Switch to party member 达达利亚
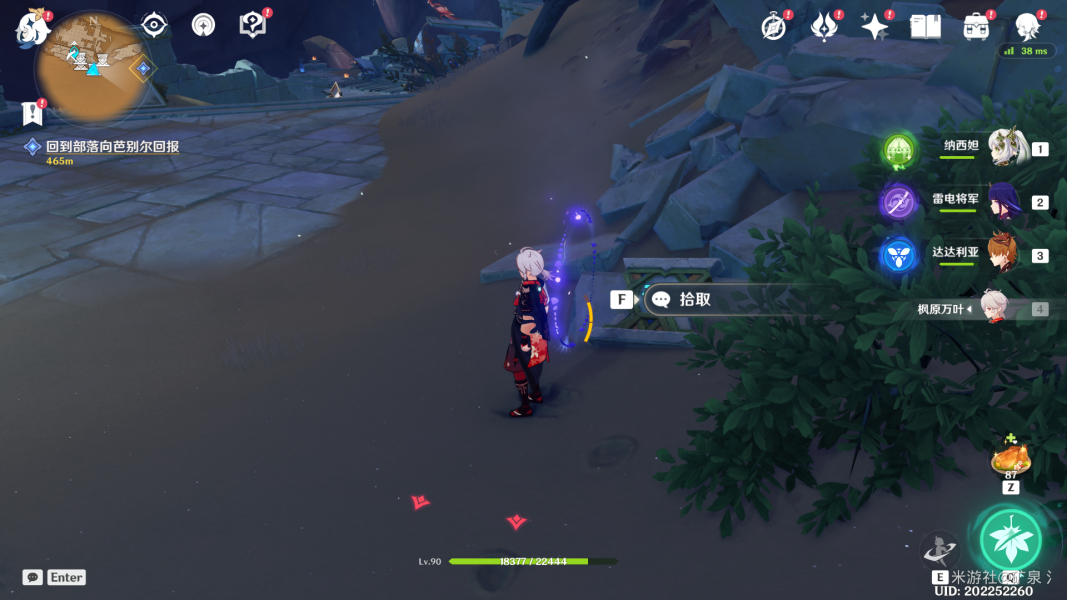This screenshot has height=600, width=1067. tap(1003, 255)
